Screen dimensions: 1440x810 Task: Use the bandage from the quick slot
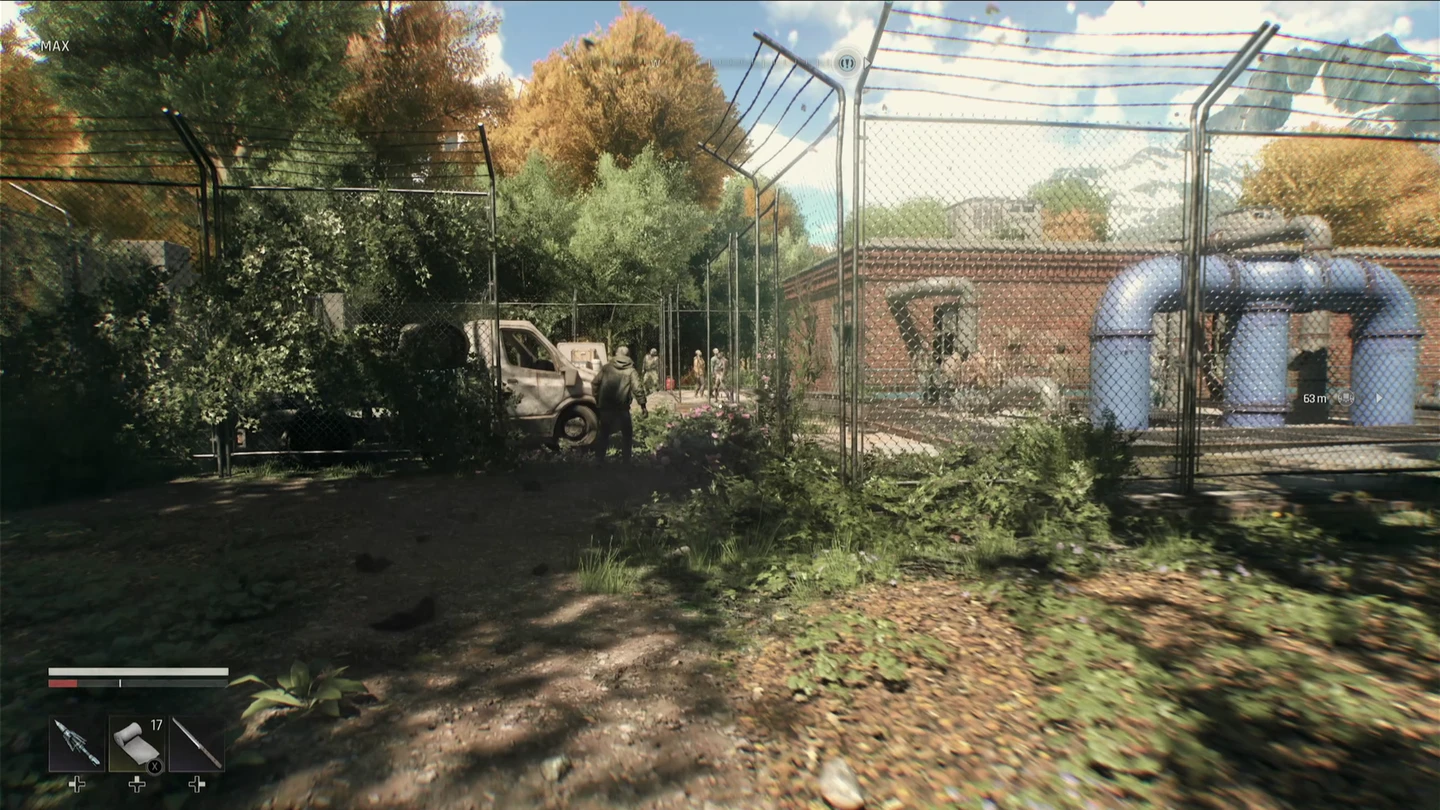[135, 745]
